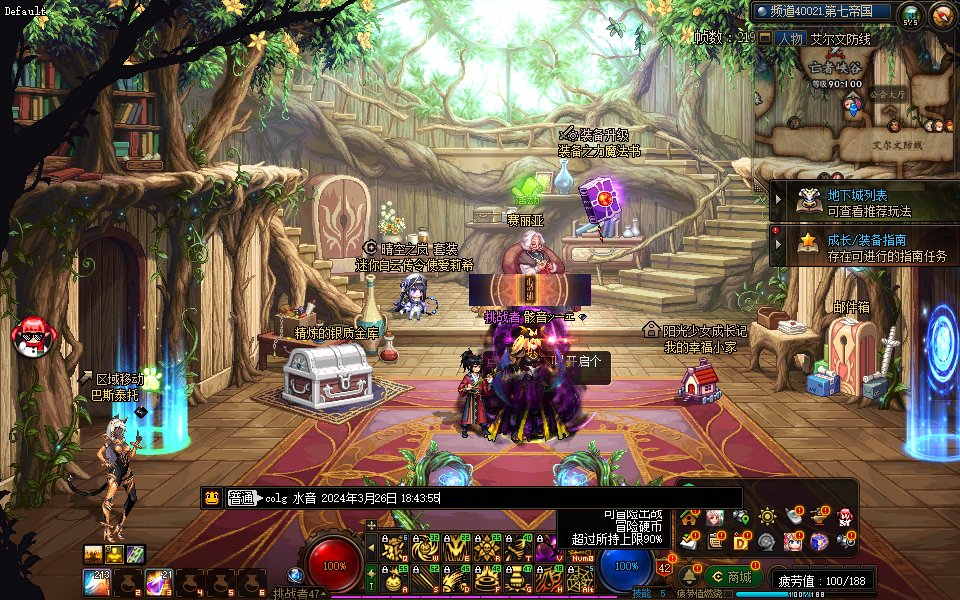Click the compass icon at top right
The height and width of the screenshot is (600, 960).
[x=941, y=15]
